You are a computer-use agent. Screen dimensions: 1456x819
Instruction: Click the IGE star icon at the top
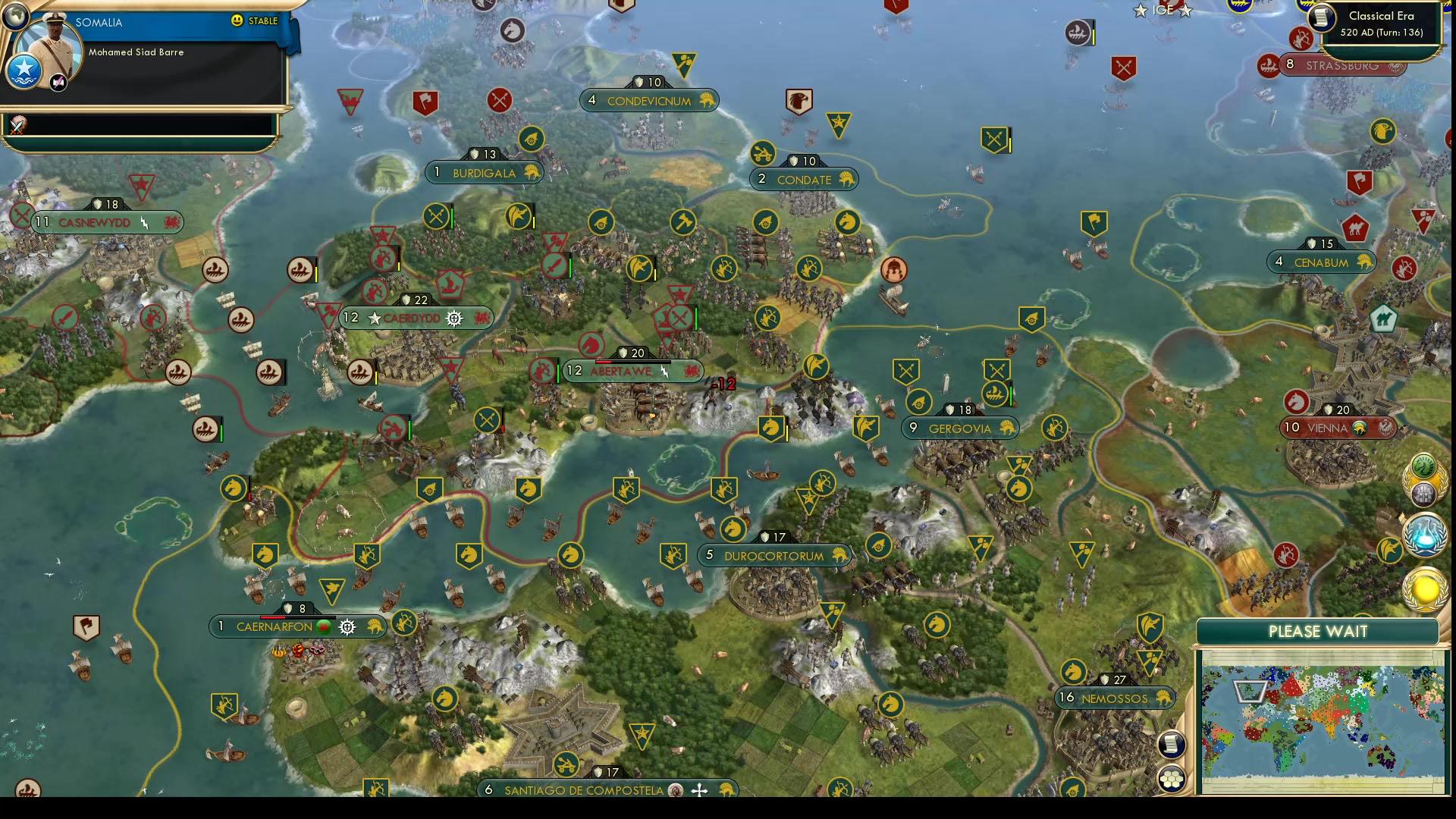[1140, 11]
